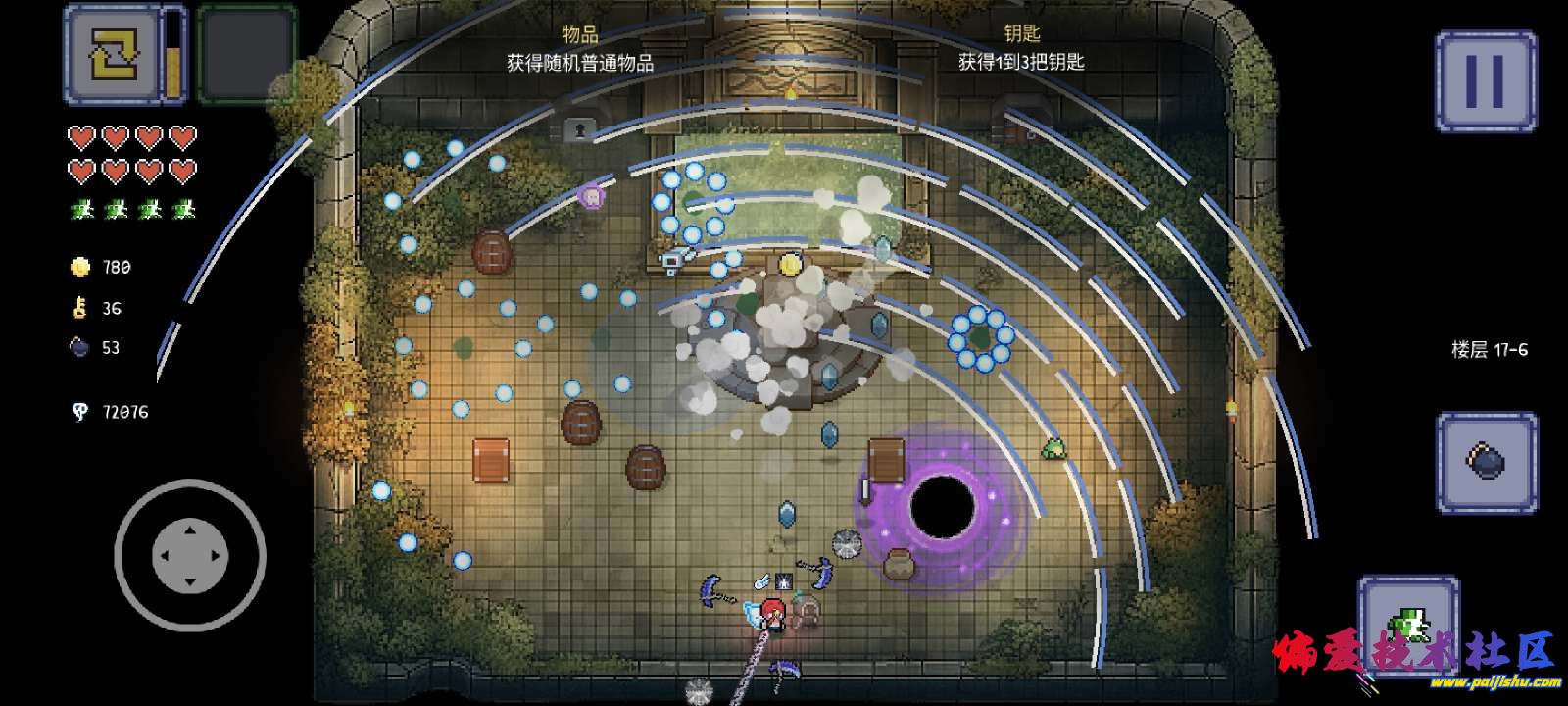
Task: Tap the yellow swap arrows button
Action: pyautogui.click(x=111, y=54)
